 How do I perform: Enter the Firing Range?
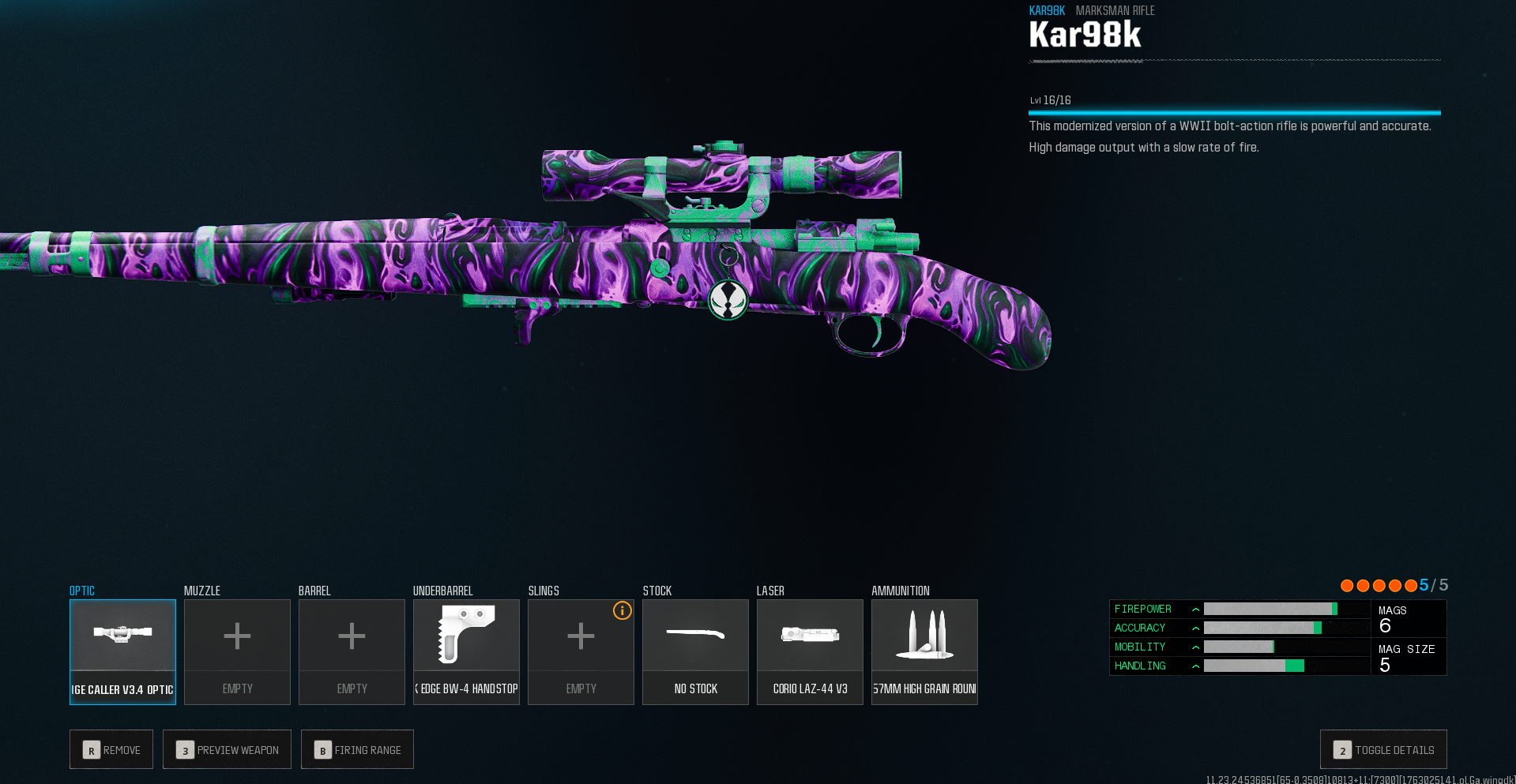357,749
